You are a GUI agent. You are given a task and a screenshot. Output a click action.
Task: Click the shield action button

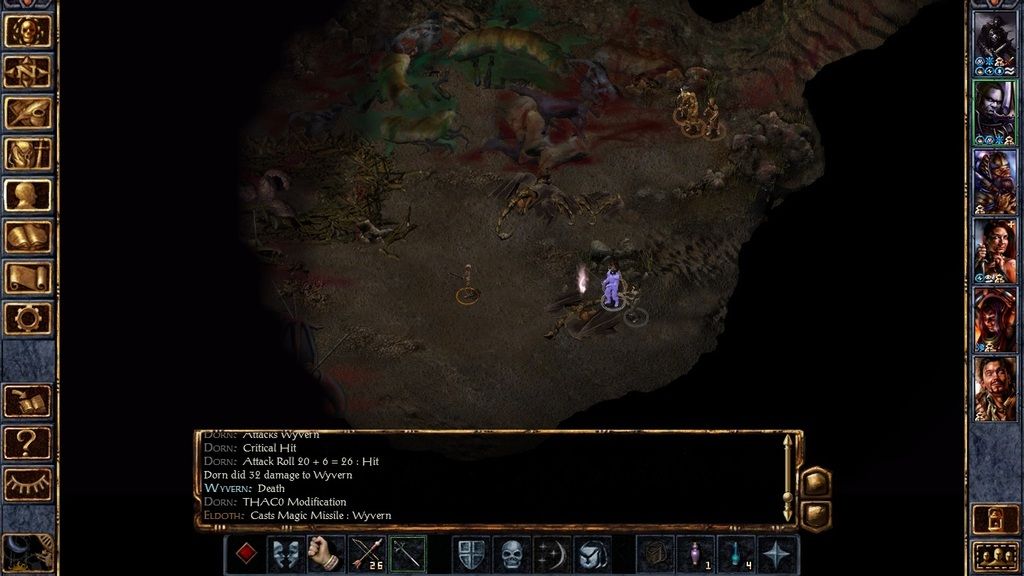coord(470,554)
